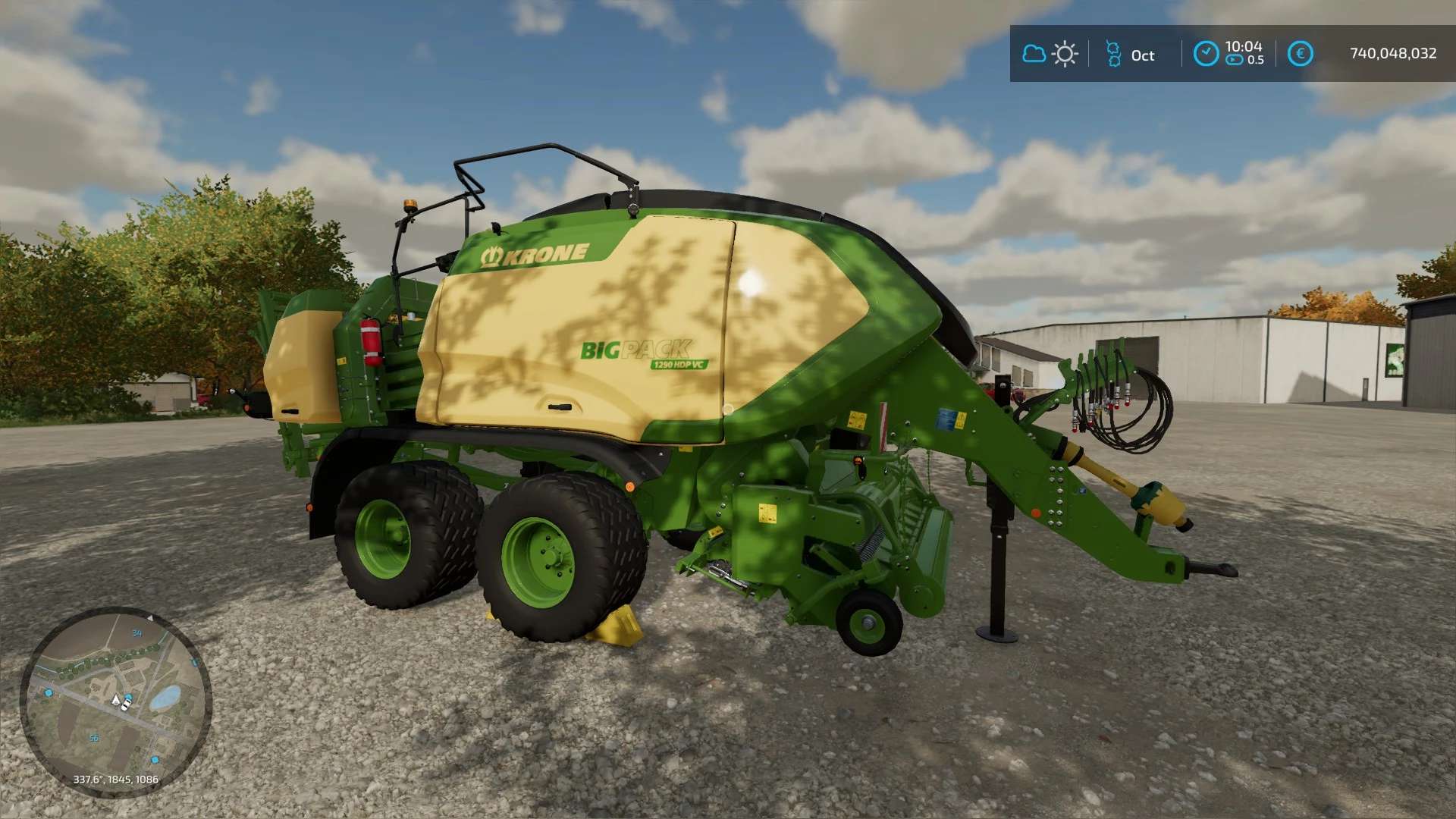The width and height of the screenshot is (1456, 819).
Task: Click the weather forecast cloud icon
Action: (x=1034, y=54)
